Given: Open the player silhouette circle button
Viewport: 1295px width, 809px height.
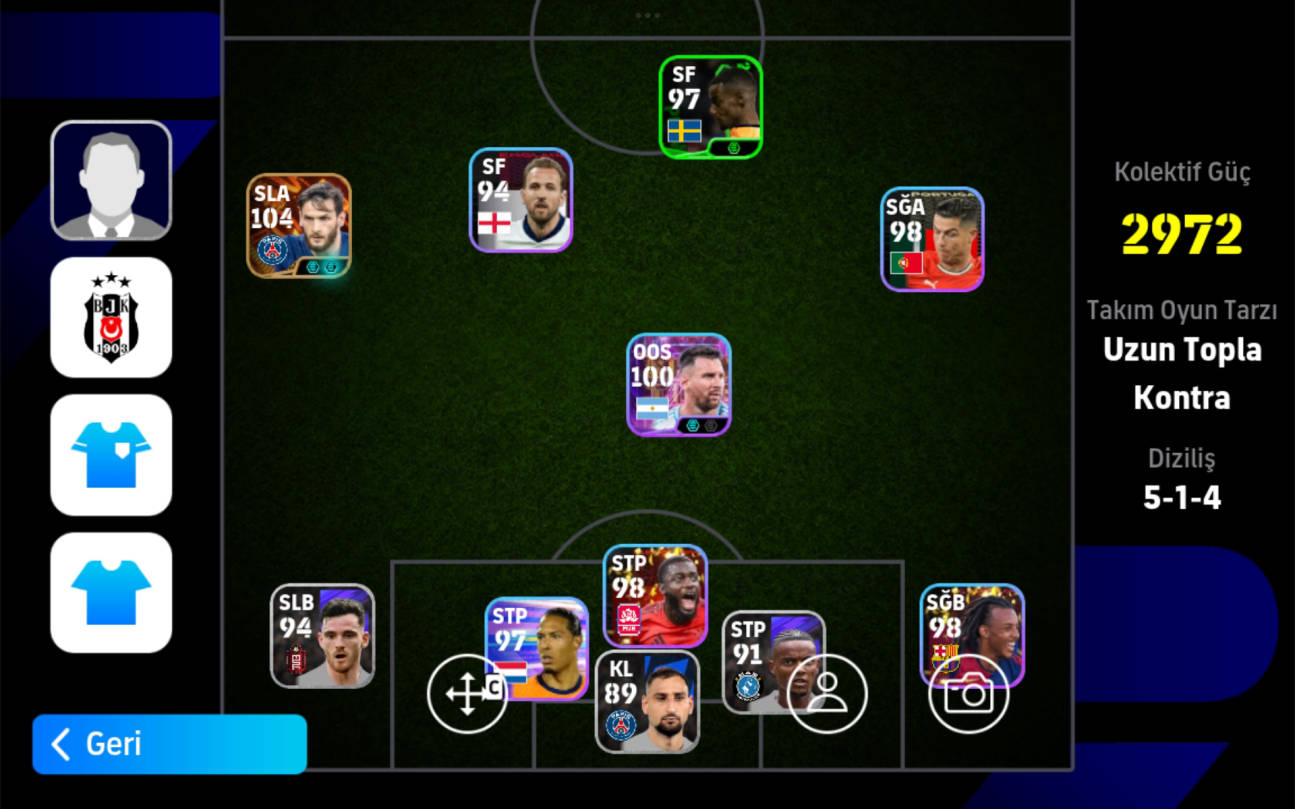Looking at the screenshot, I should pos(827,694).
